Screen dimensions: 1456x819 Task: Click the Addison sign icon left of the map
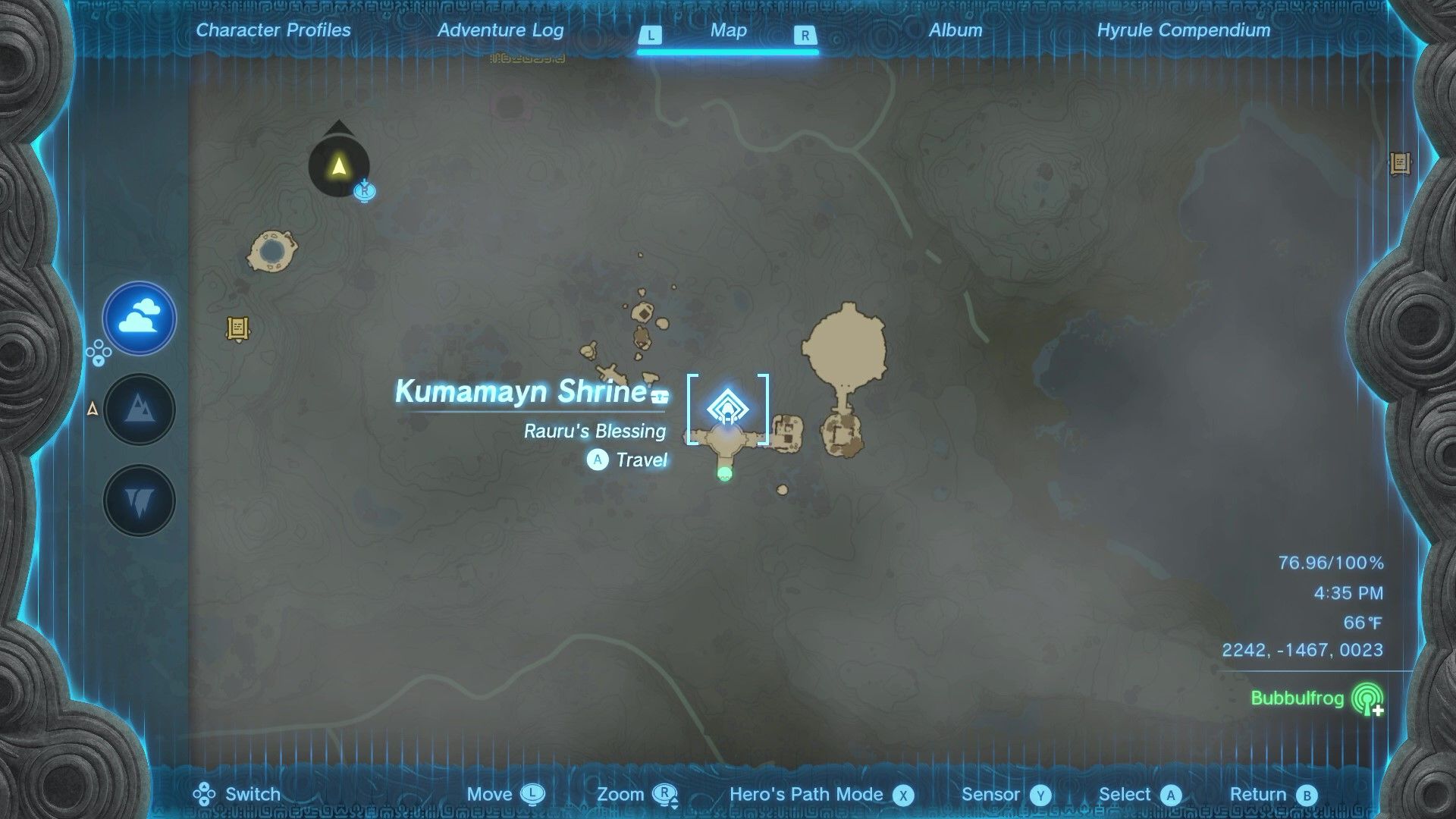pyautogui.click(x=236, y=328)
